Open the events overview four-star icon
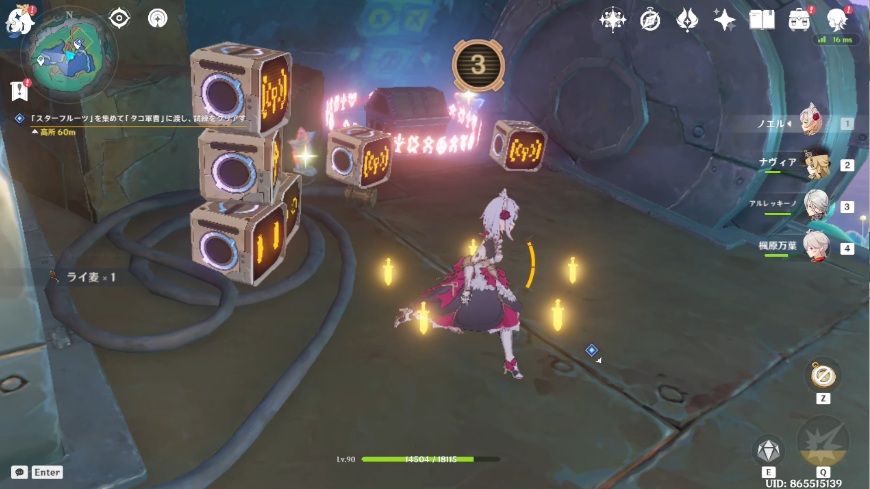 click(611, 19)
